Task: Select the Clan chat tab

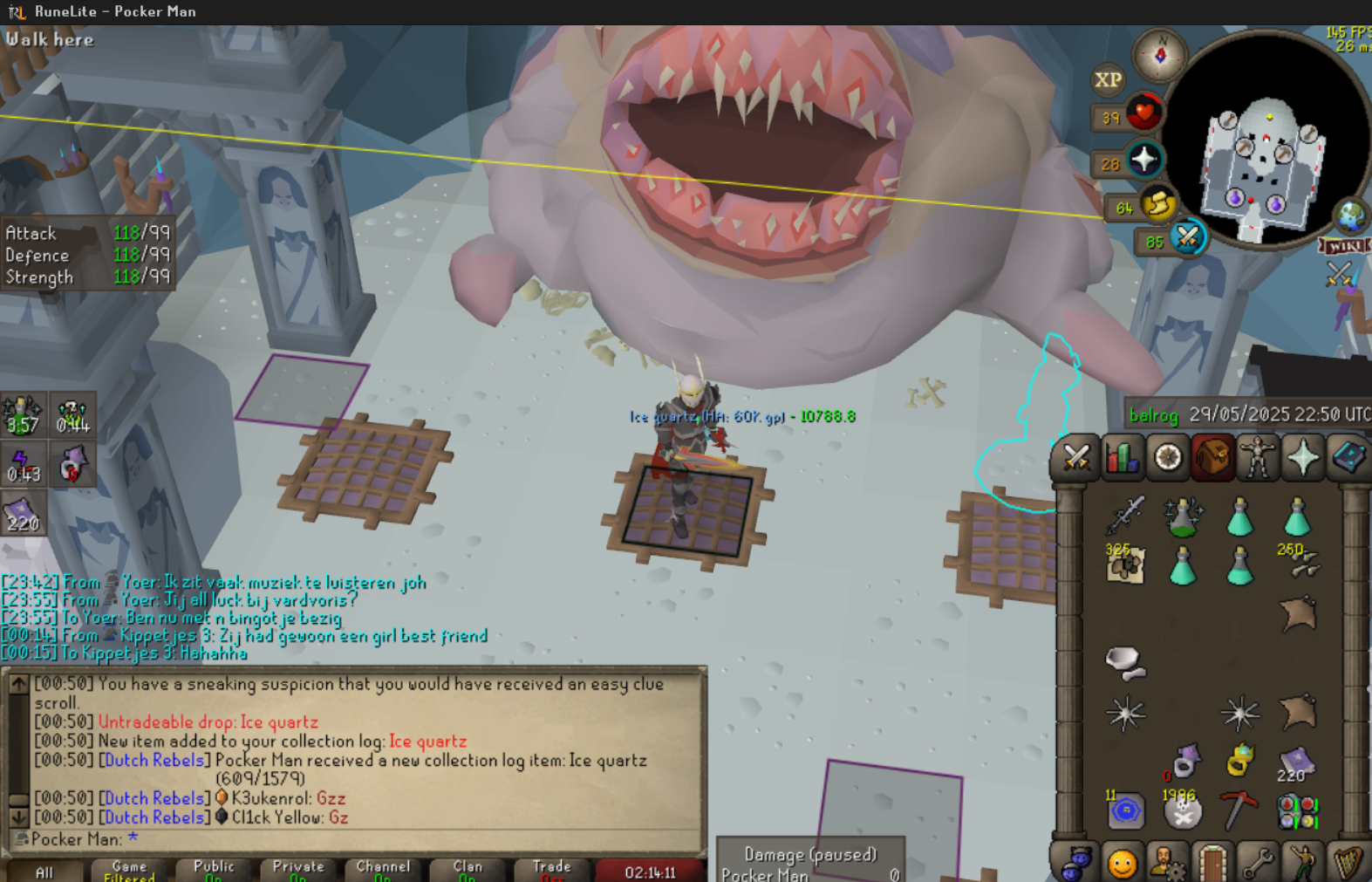Action: point(468,870)
